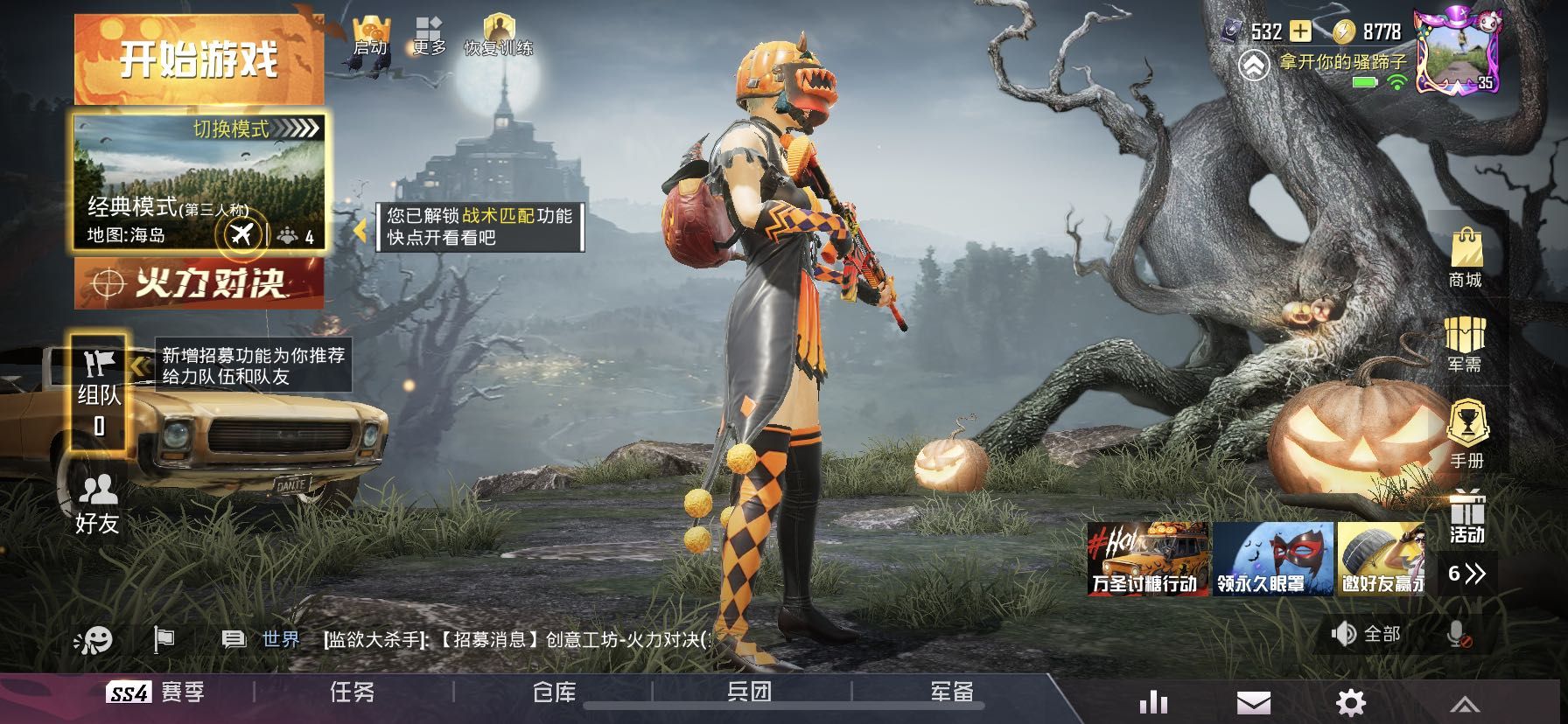Show the 好友 friends list
This screenshot has width=1568, height=724.
(97, 505)
